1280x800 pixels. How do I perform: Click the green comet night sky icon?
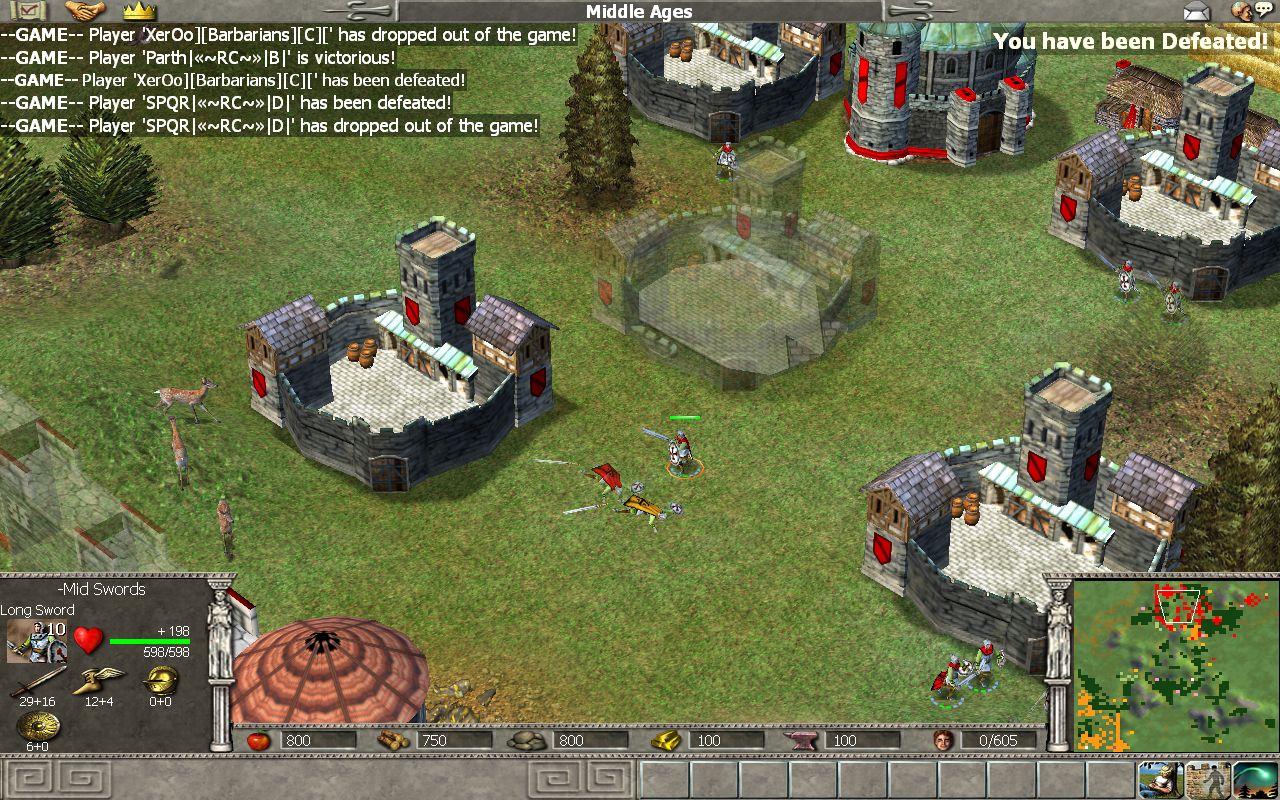coord(1255,780)
